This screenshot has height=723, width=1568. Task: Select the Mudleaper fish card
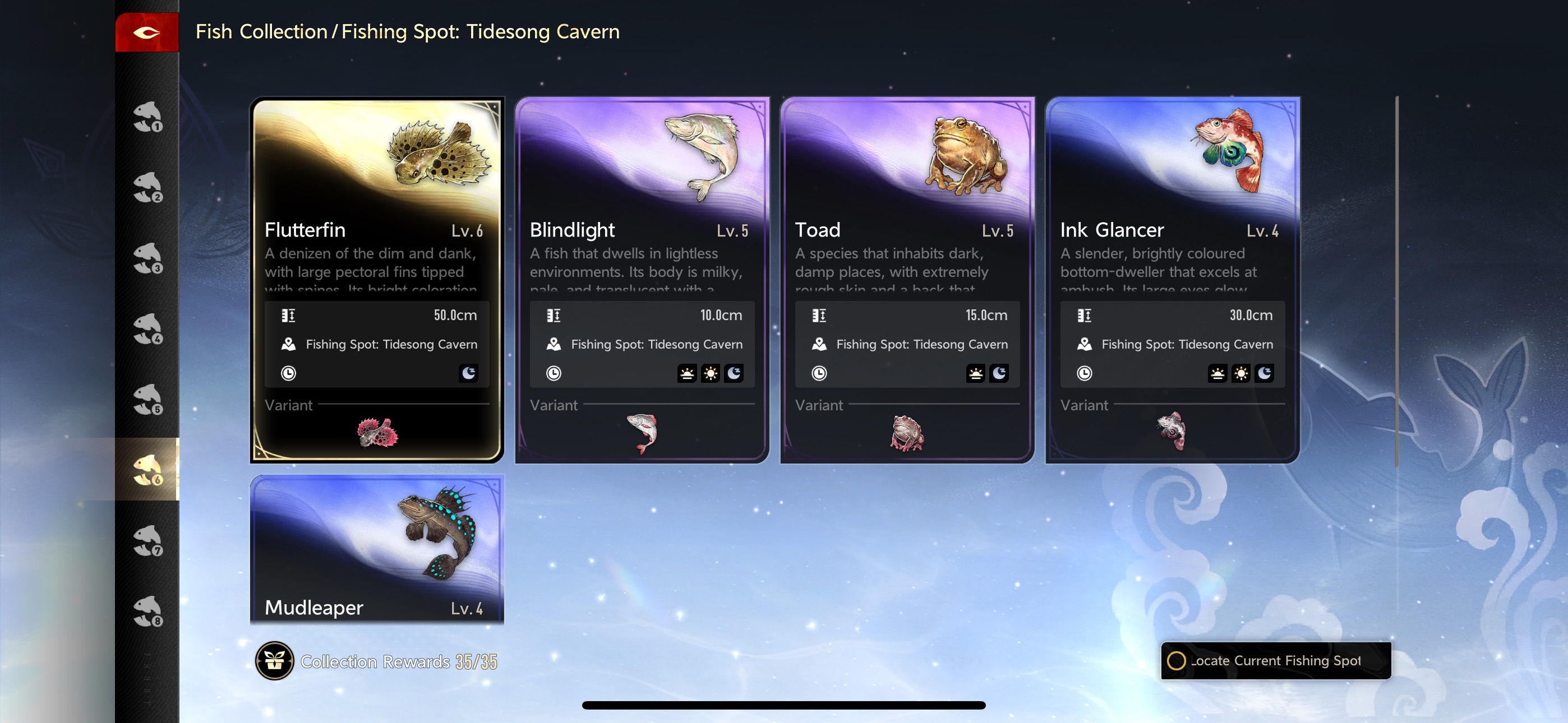[x=377, y=549]
